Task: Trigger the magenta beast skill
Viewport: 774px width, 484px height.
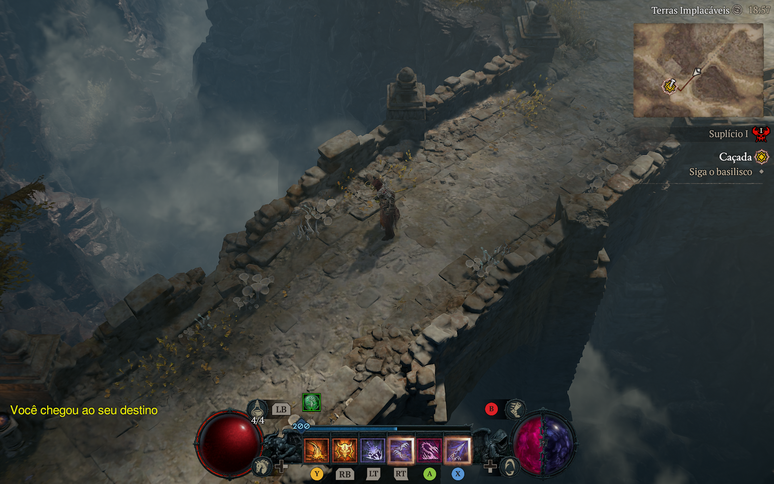Action: [429, 450]
